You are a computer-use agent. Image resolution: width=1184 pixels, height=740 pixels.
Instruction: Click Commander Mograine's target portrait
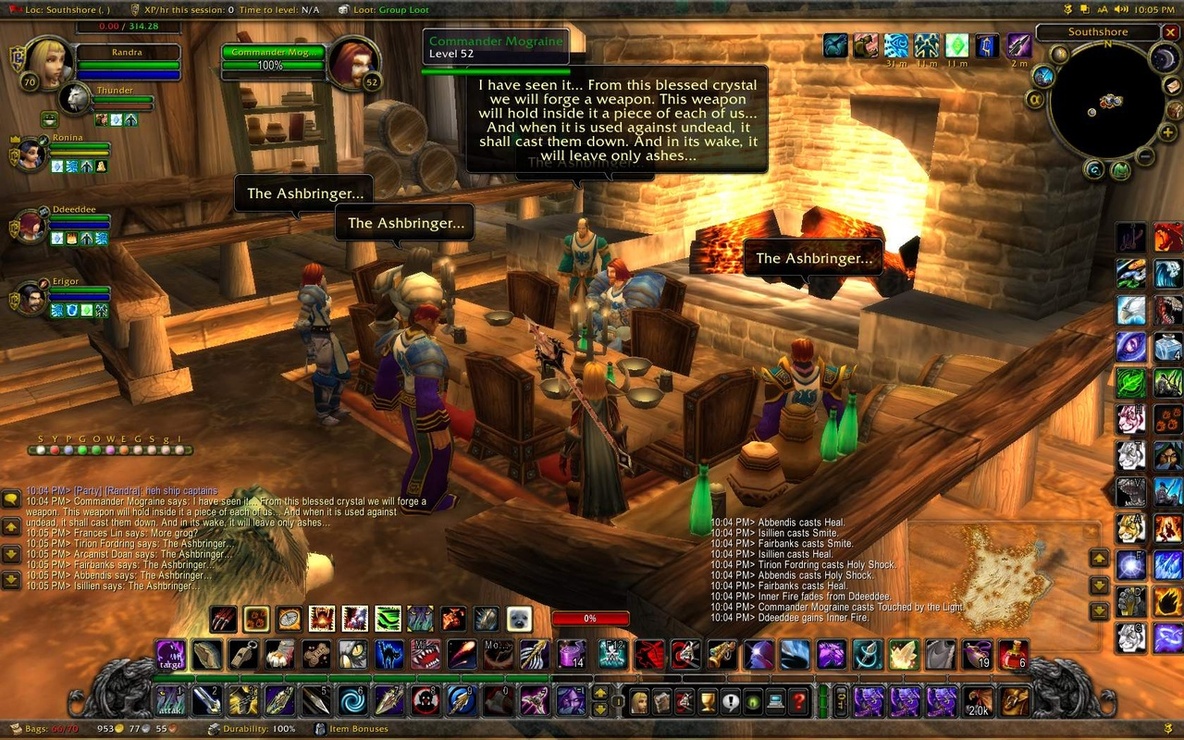353,62
